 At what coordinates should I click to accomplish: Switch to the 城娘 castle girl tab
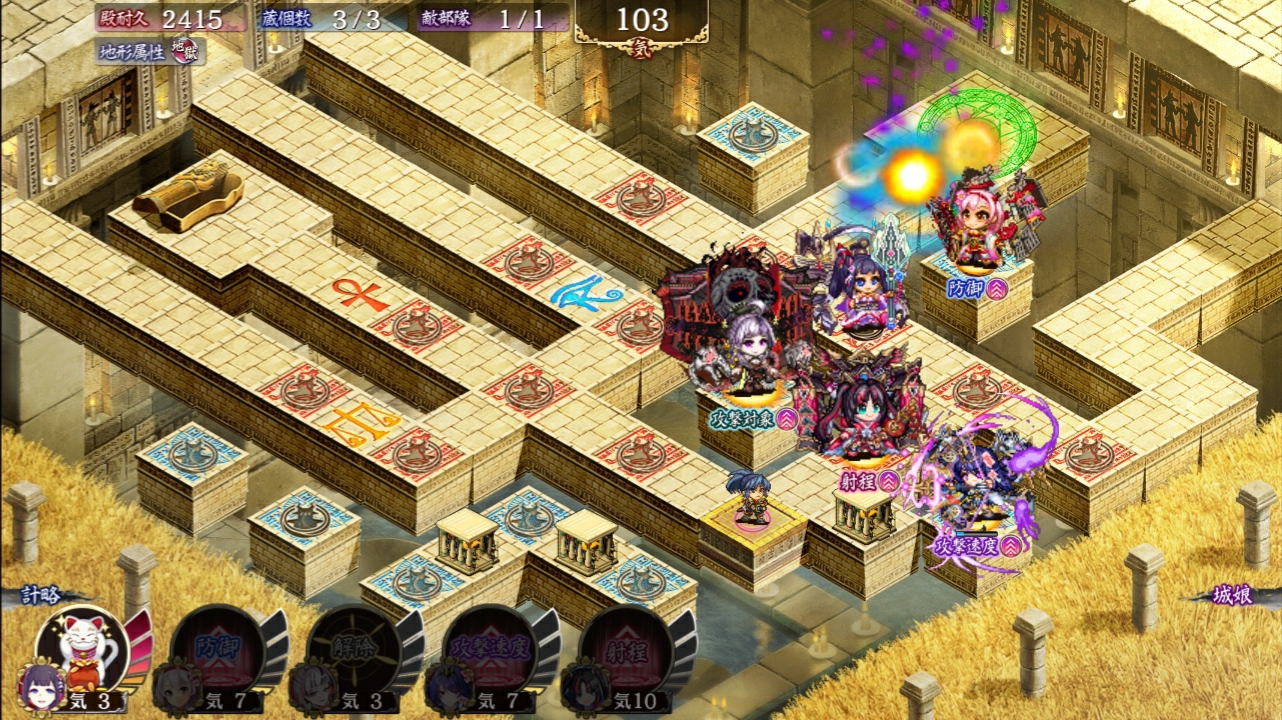pyautogui.click(x=1233, y=596)
